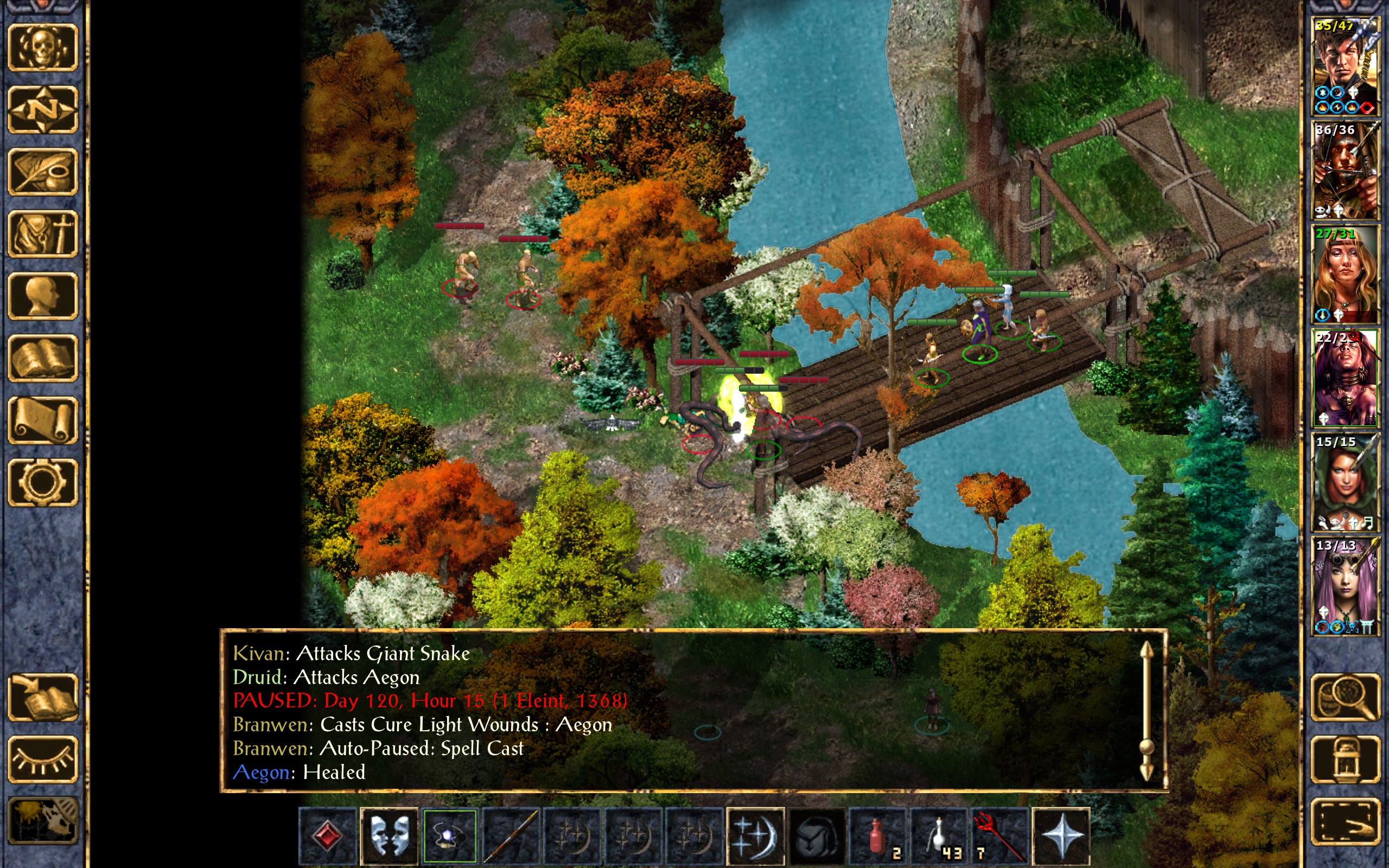
Task: Select the first party portrait with 35/47 health
Action: [1345, 66]
